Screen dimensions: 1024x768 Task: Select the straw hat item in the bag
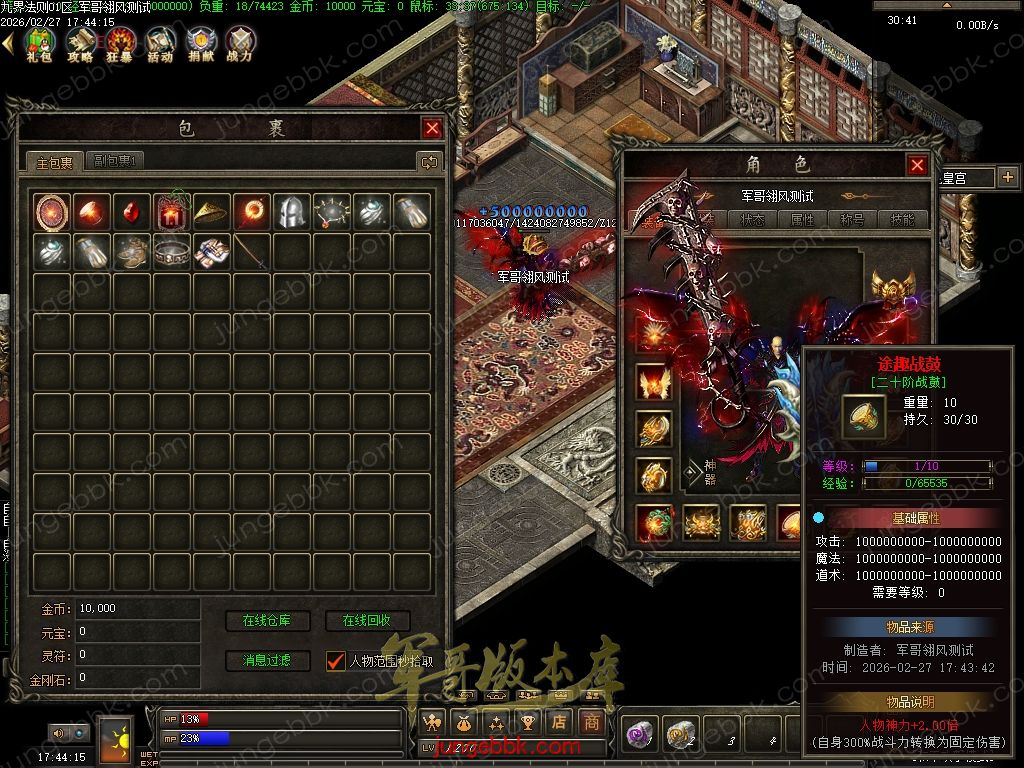(211, 211)
